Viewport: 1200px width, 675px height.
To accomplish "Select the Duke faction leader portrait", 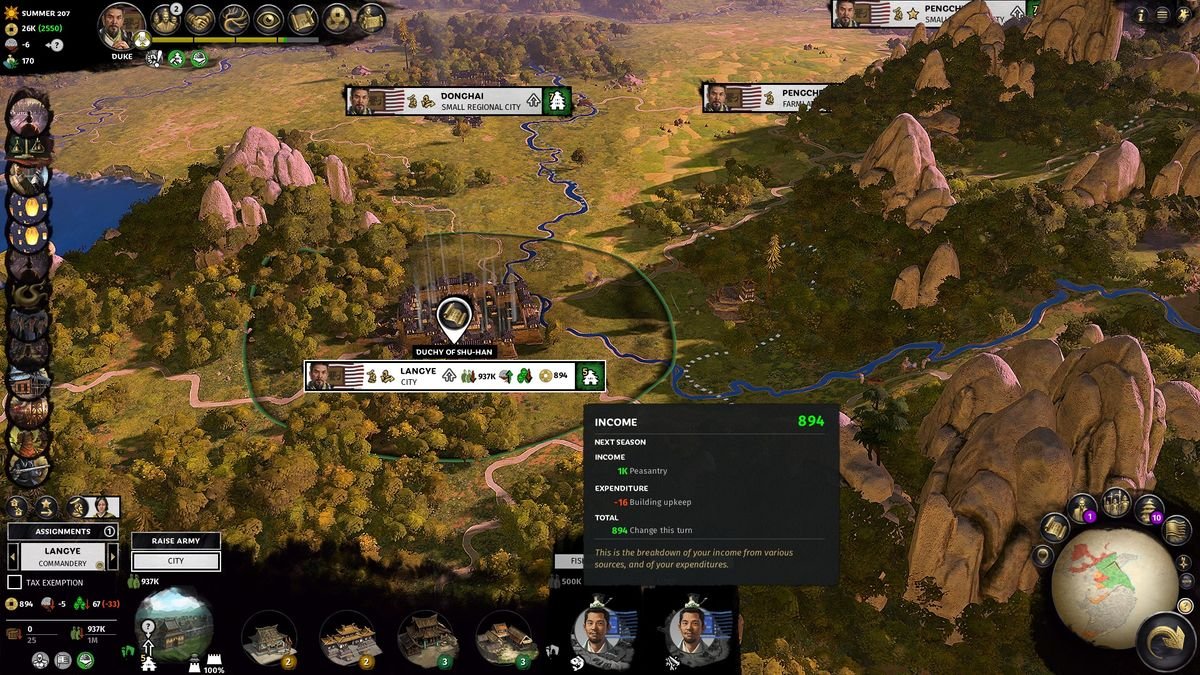I will (x=122, y=26).
